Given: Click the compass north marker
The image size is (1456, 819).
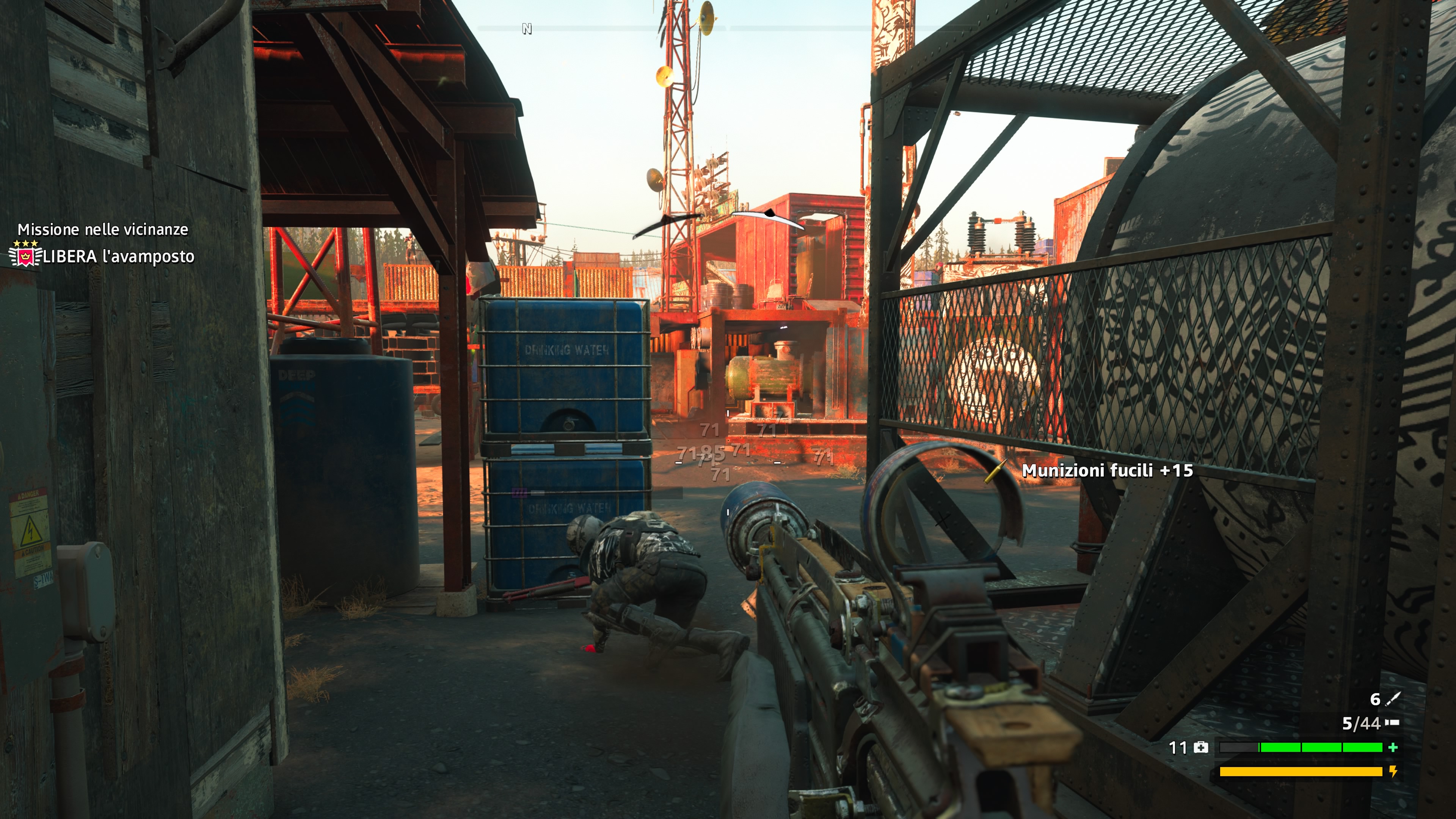Looking at the screenshot, I should (527, 29).
